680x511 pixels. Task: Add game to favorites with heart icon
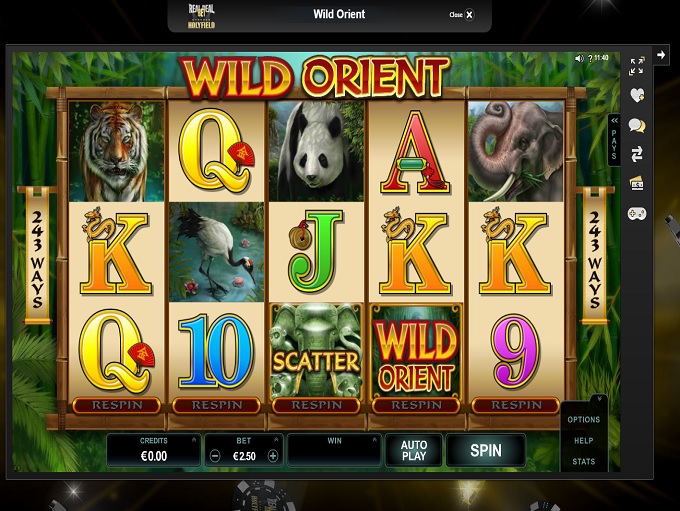[636, 95]
